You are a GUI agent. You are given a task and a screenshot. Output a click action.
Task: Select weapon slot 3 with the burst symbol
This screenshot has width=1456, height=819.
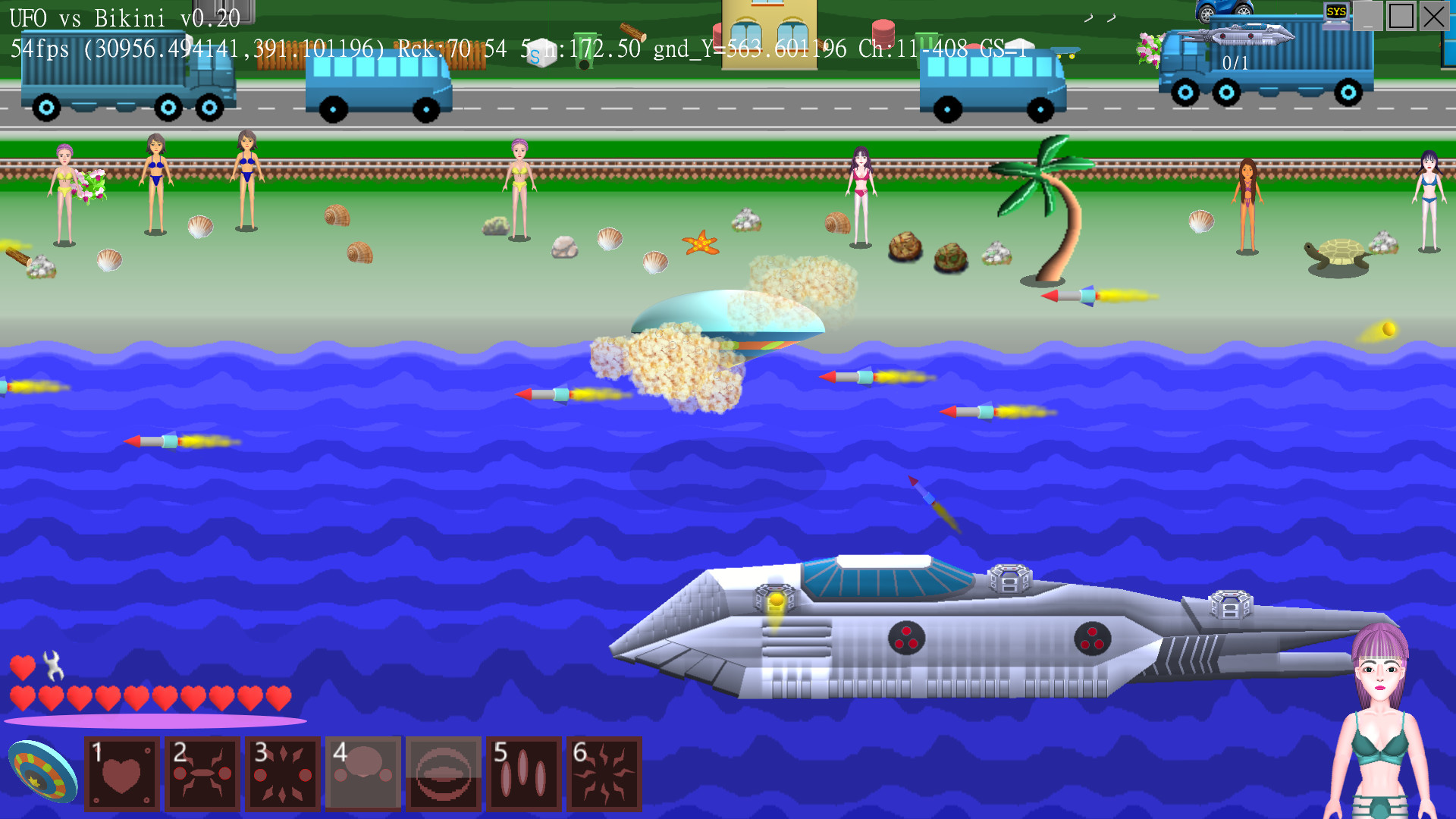tap(282, 773)
